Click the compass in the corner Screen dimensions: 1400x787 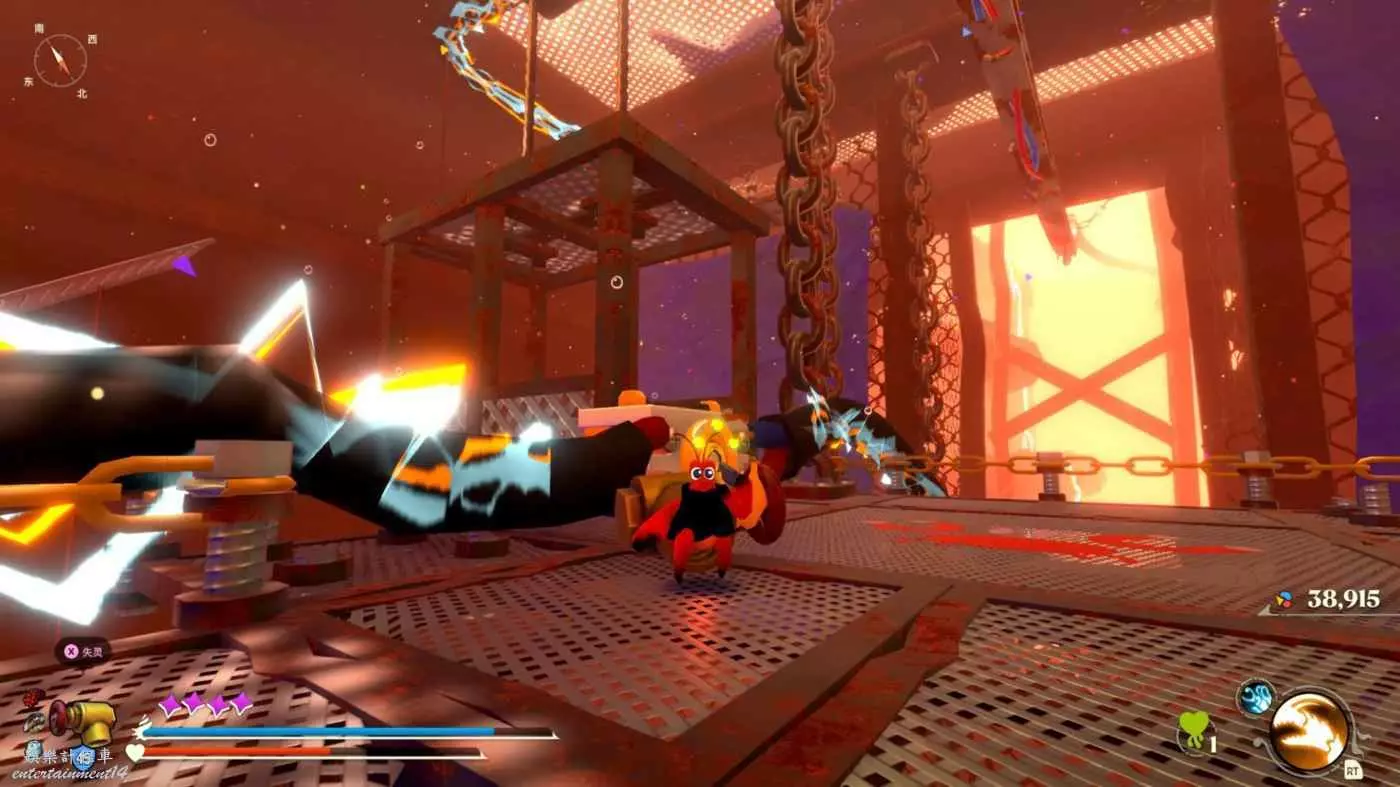point(60,61)
